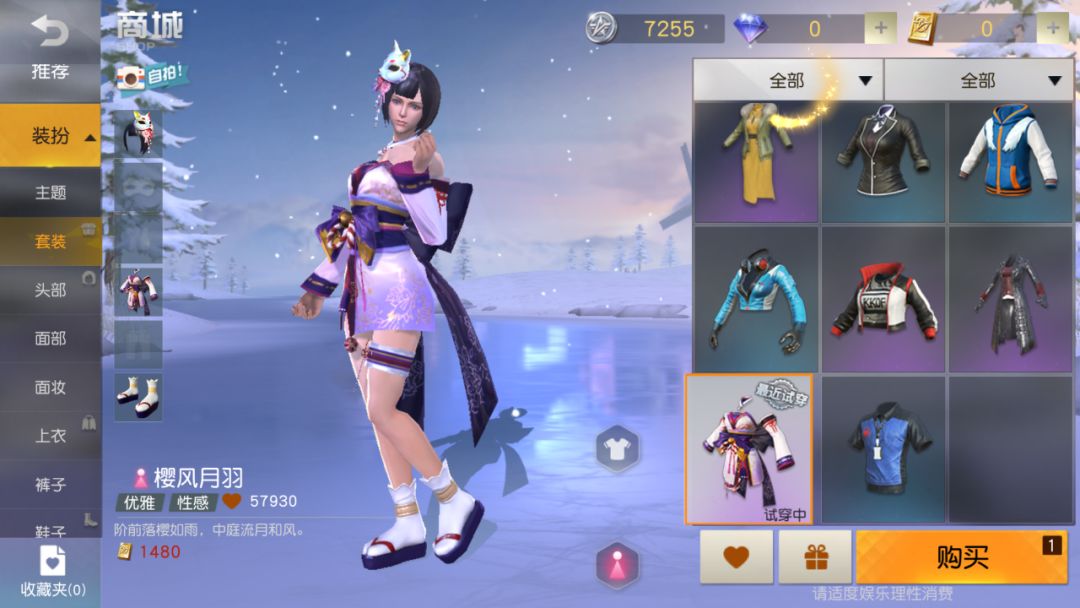1080x608 pixels.
Task: Select the 主题 theme category
Action: [x=50, y=192]
